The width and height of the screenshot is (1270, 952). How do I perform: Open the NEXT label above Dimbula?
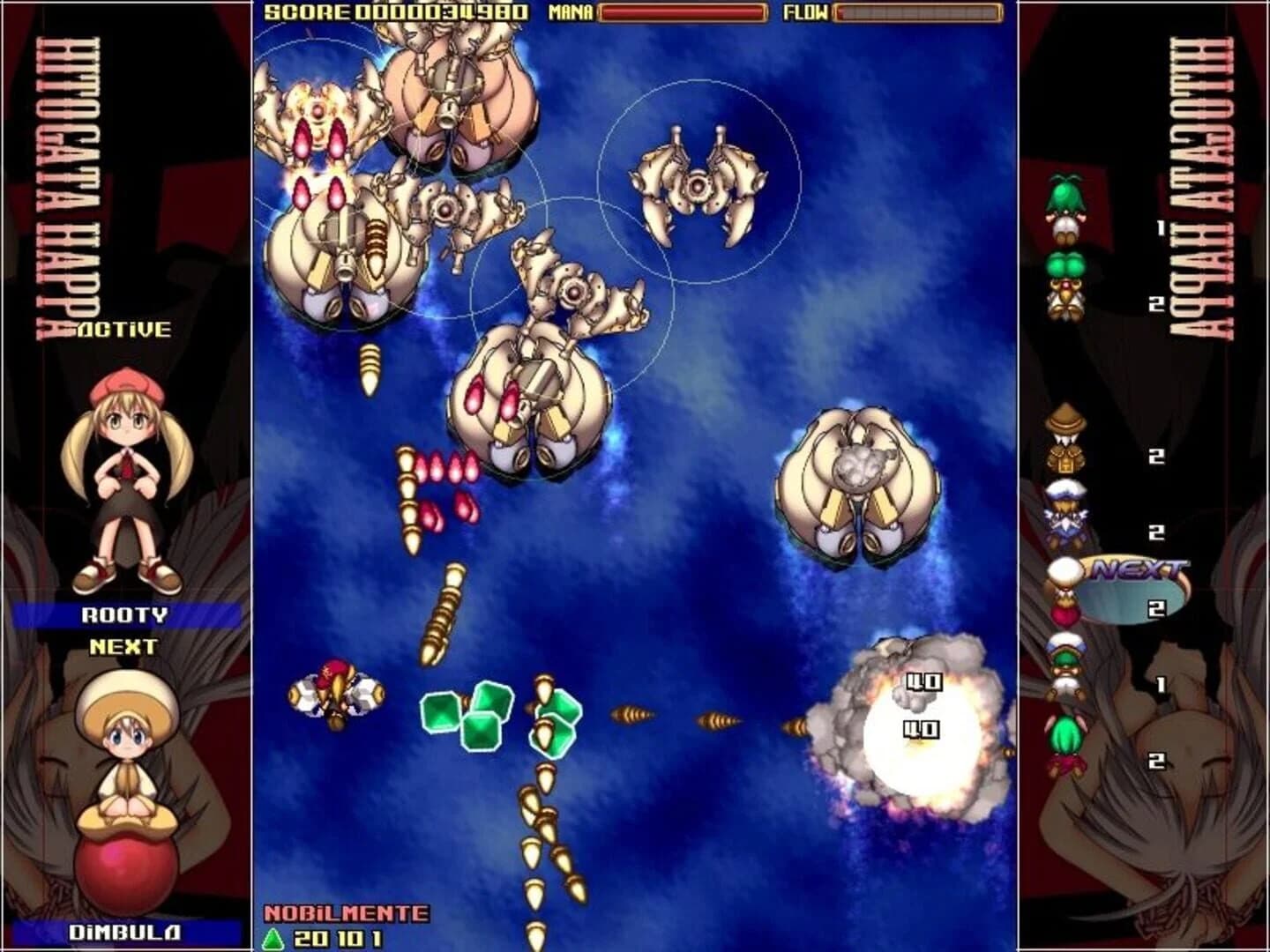click(x=123, y=646)
